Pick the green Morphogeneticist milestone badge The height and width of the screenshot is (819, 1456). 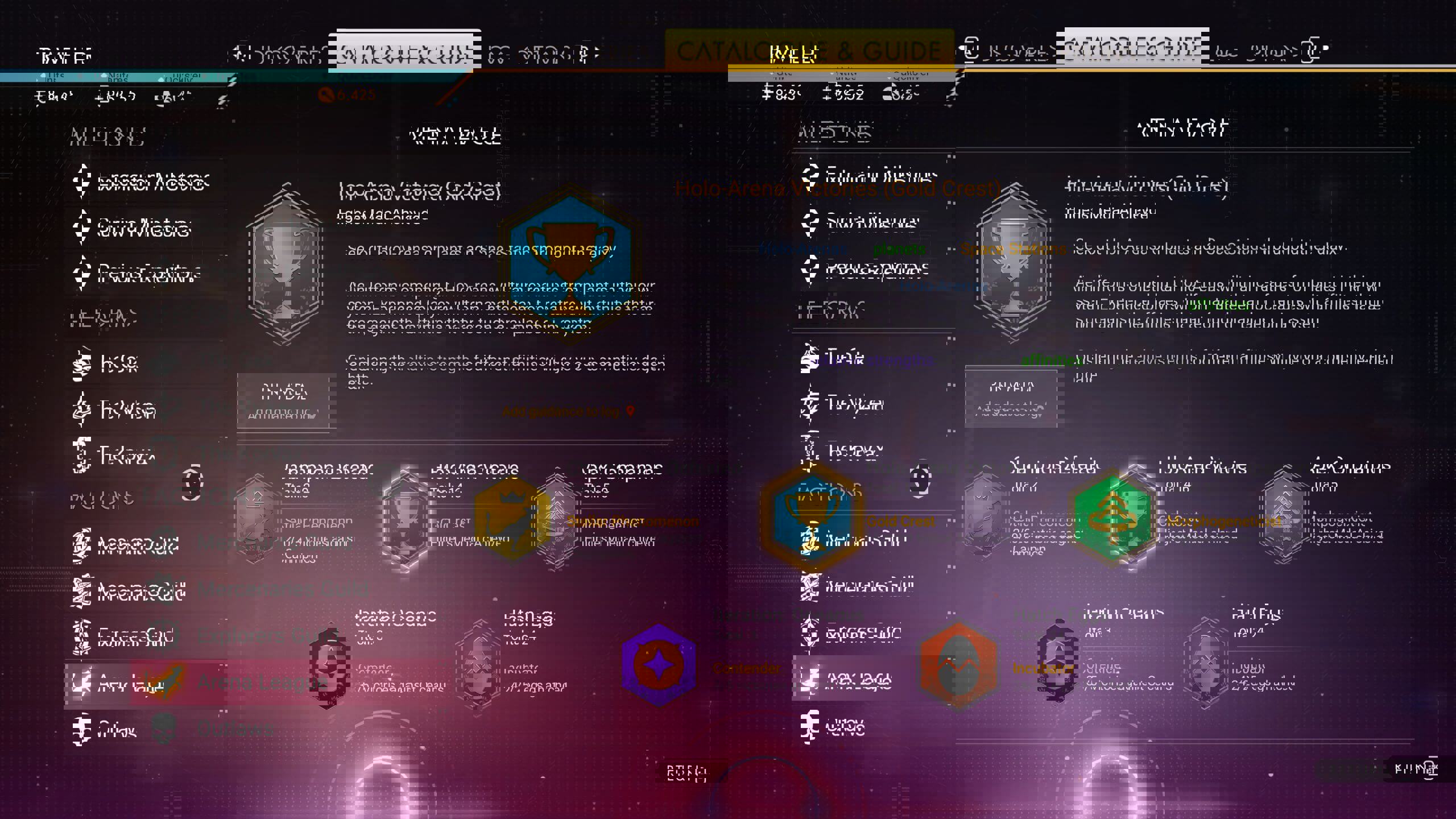(1112, 518)
